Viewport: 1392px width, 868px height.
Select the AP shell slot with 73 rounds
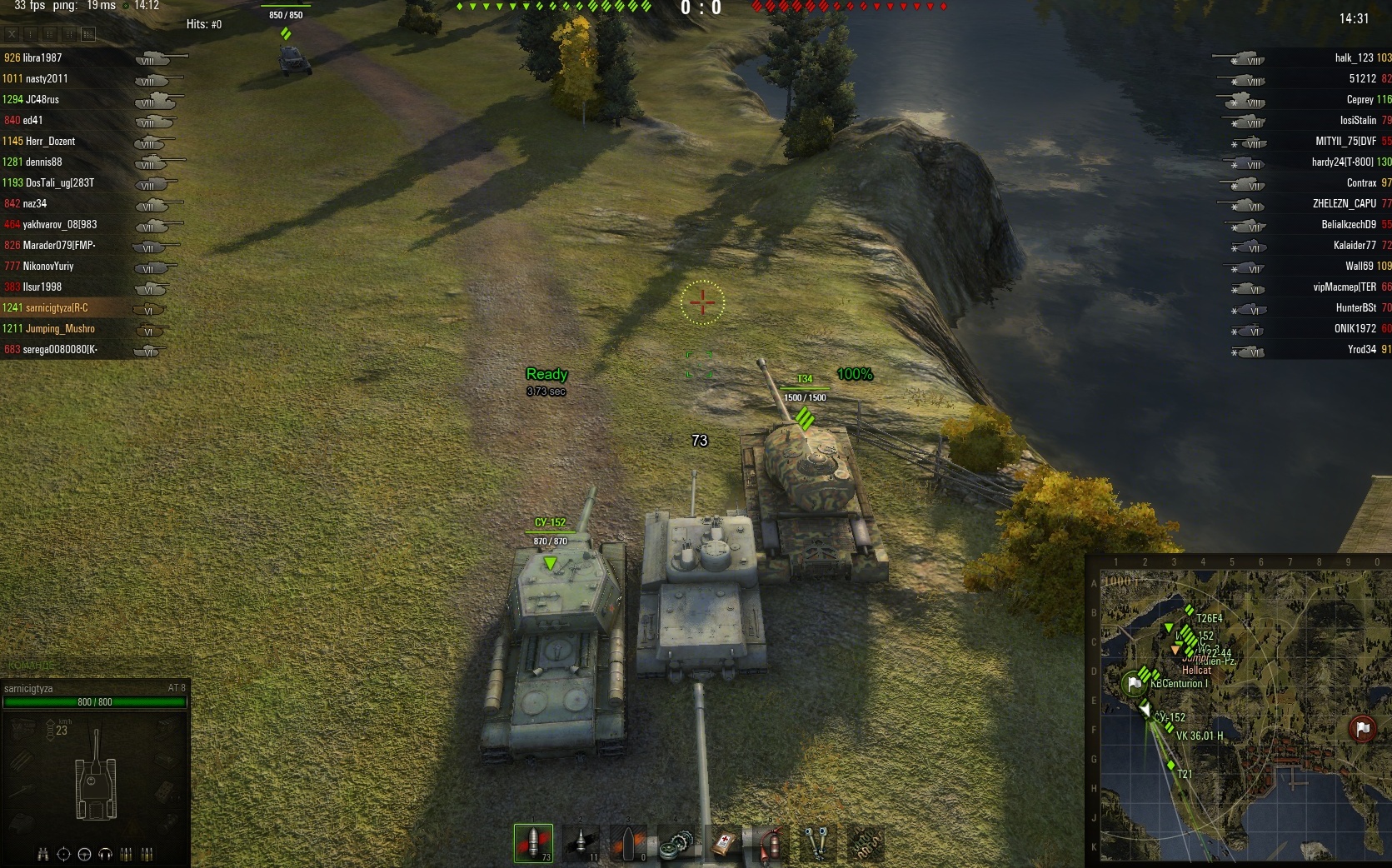click(x=533, y=843)
